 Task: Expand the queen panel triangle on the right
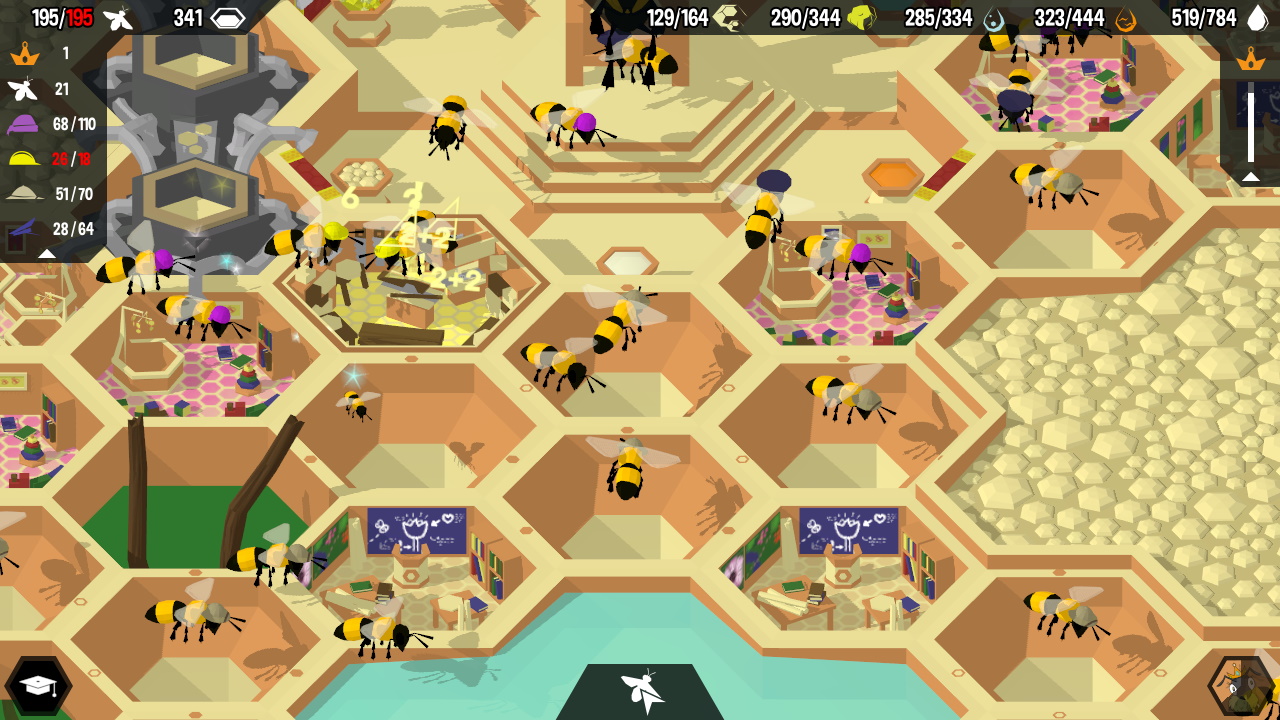1251,175
